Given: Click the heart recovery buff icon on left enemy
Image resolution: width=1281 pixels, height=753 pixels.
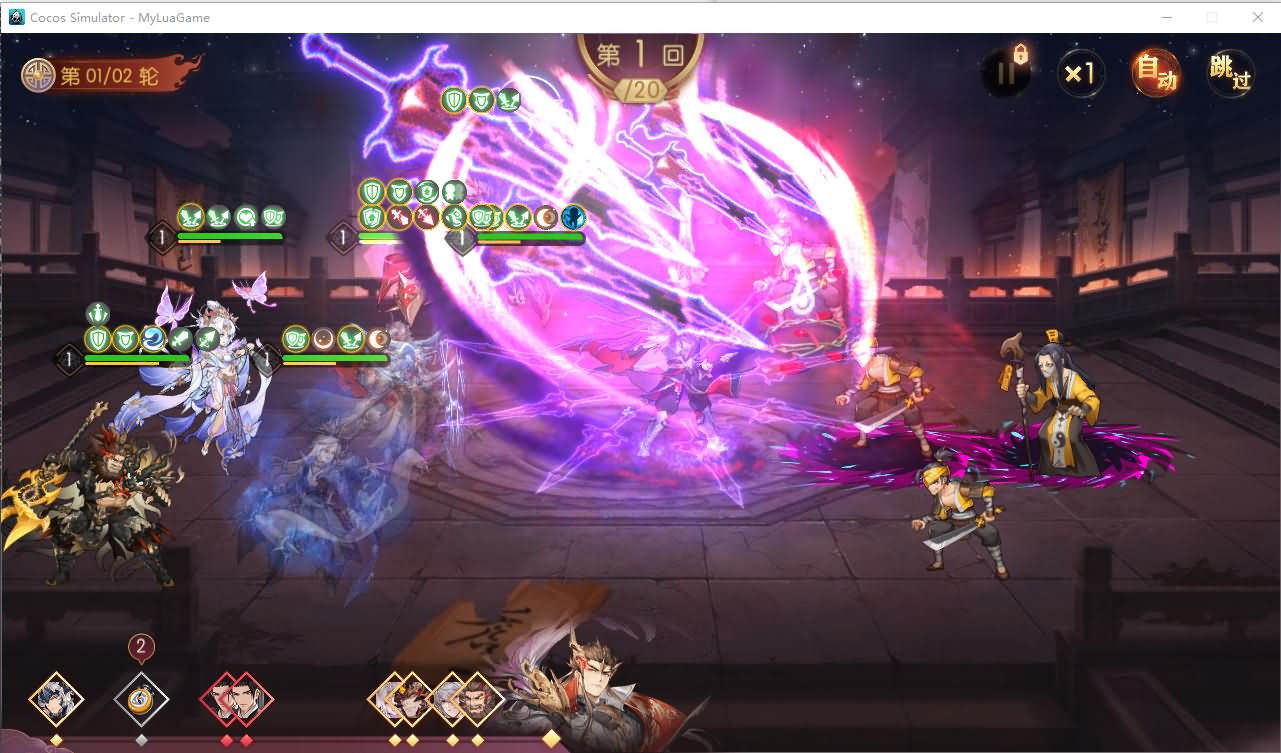Looking at the screenshot, I should pos(247,215).
